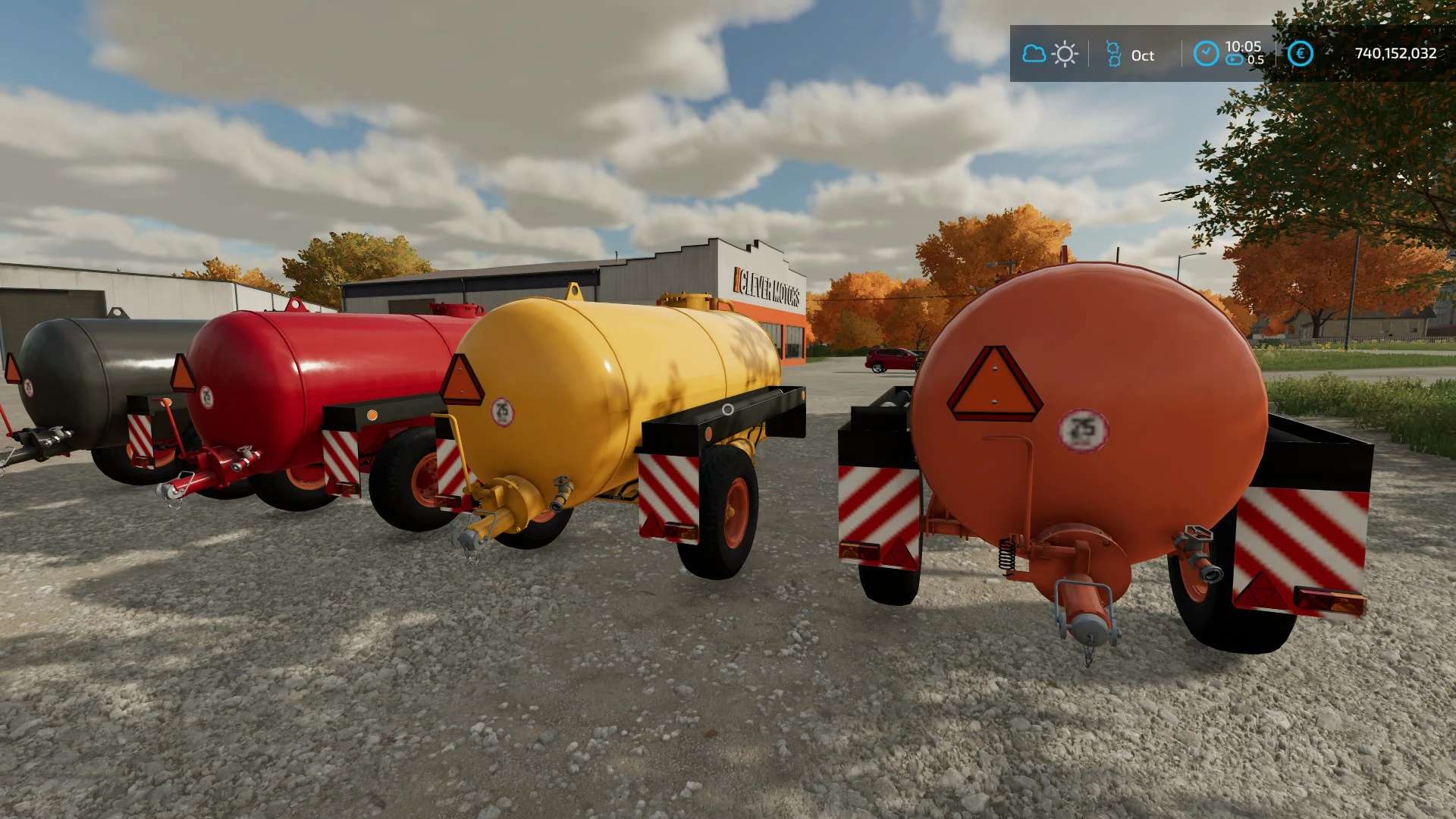This screenshot has width=1456, height=819.
Task: Select the season cycle icon beside Oct
Action: tap(1113, 54)
